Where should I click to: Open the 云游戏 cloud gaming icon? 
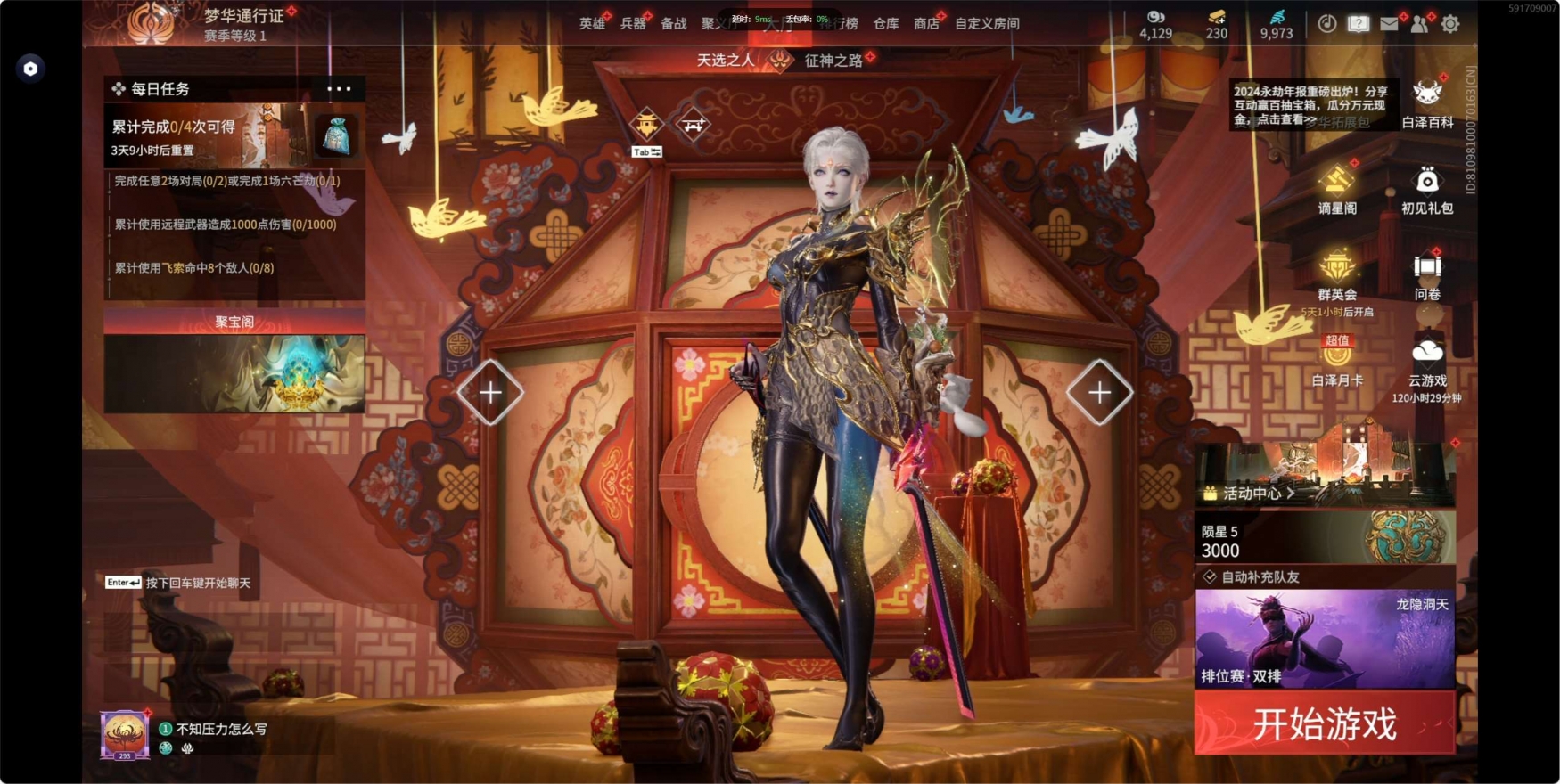(1427, 361)
